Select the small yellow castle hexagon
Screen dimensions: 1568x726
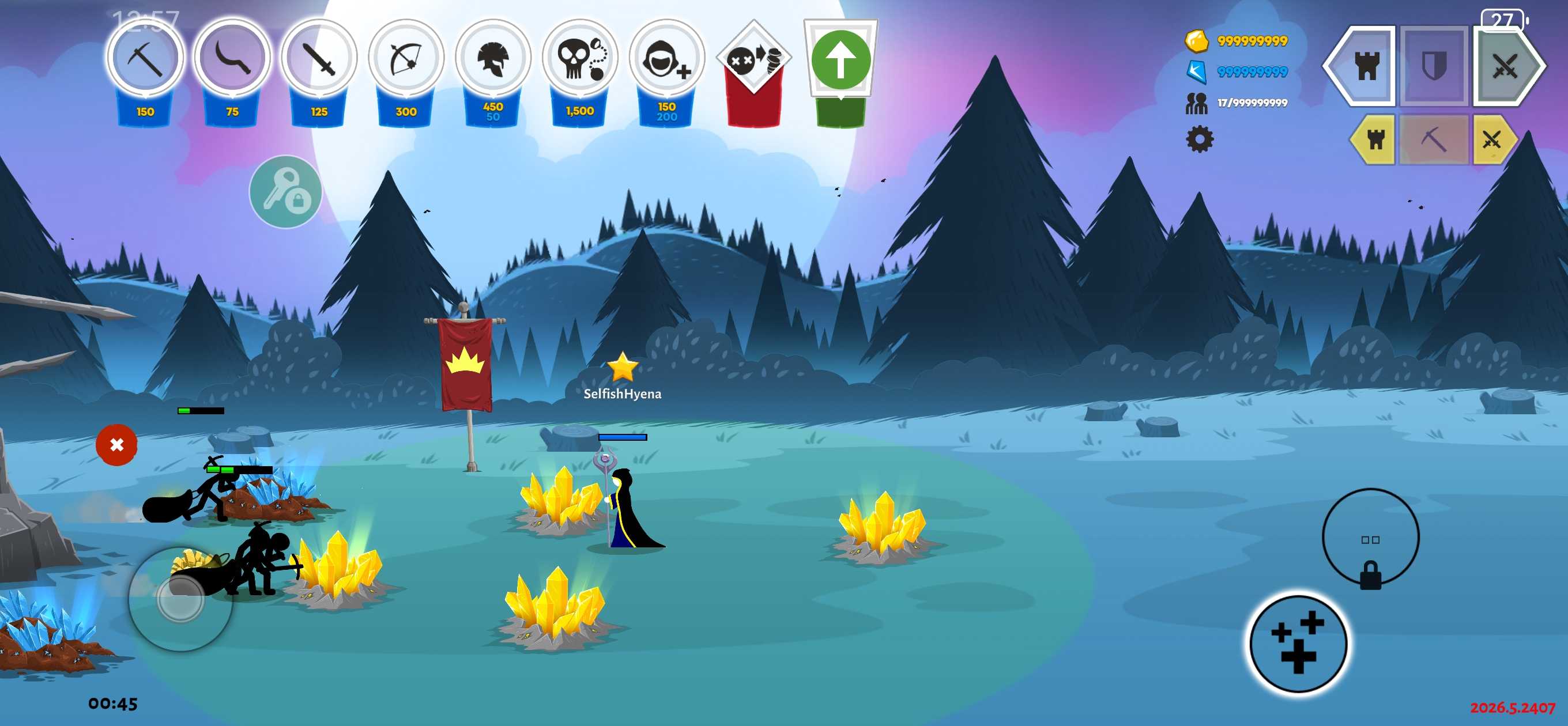(x=1374, y=139)
